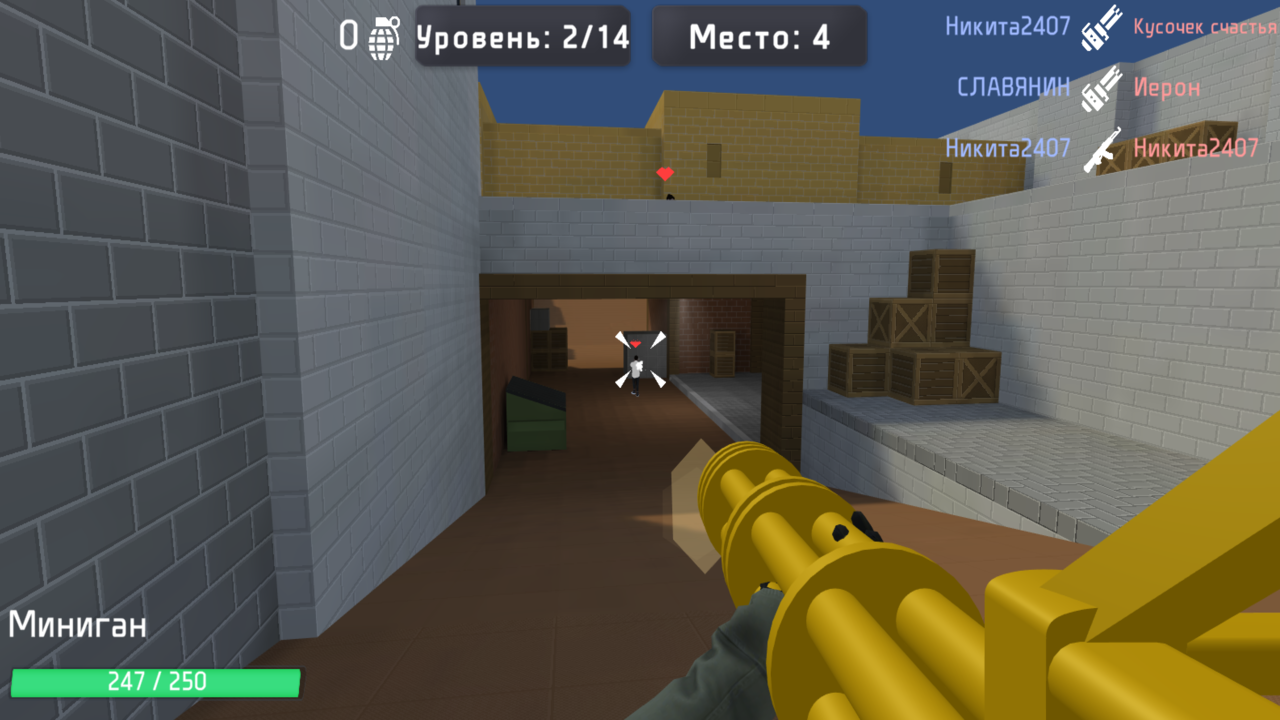Click the killer name Никита2407 in the top feed row

[1007, 27]
